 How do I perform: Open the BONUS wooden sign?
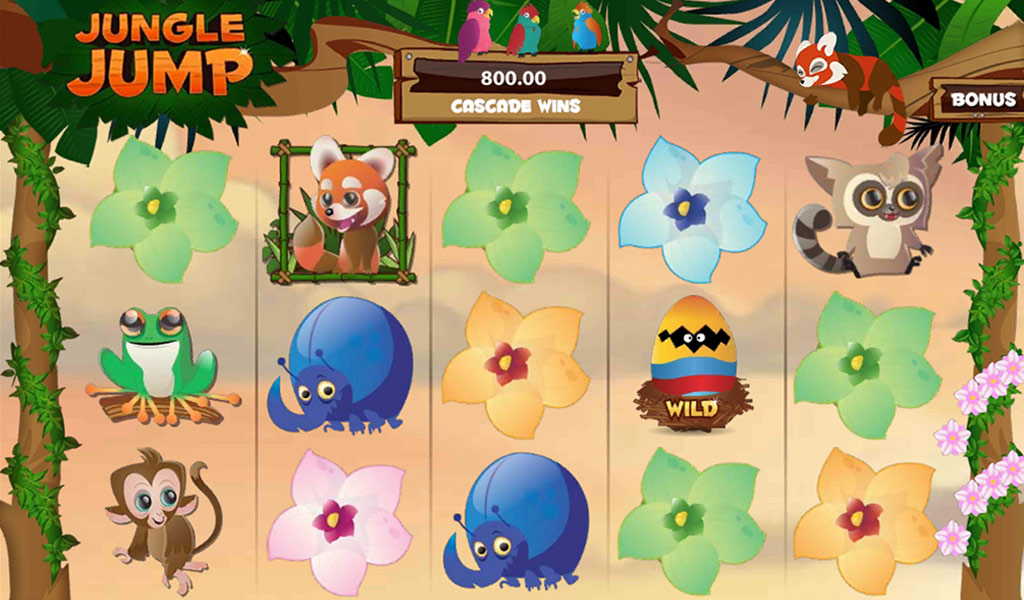pyautogui.click(x=982, y=100)
